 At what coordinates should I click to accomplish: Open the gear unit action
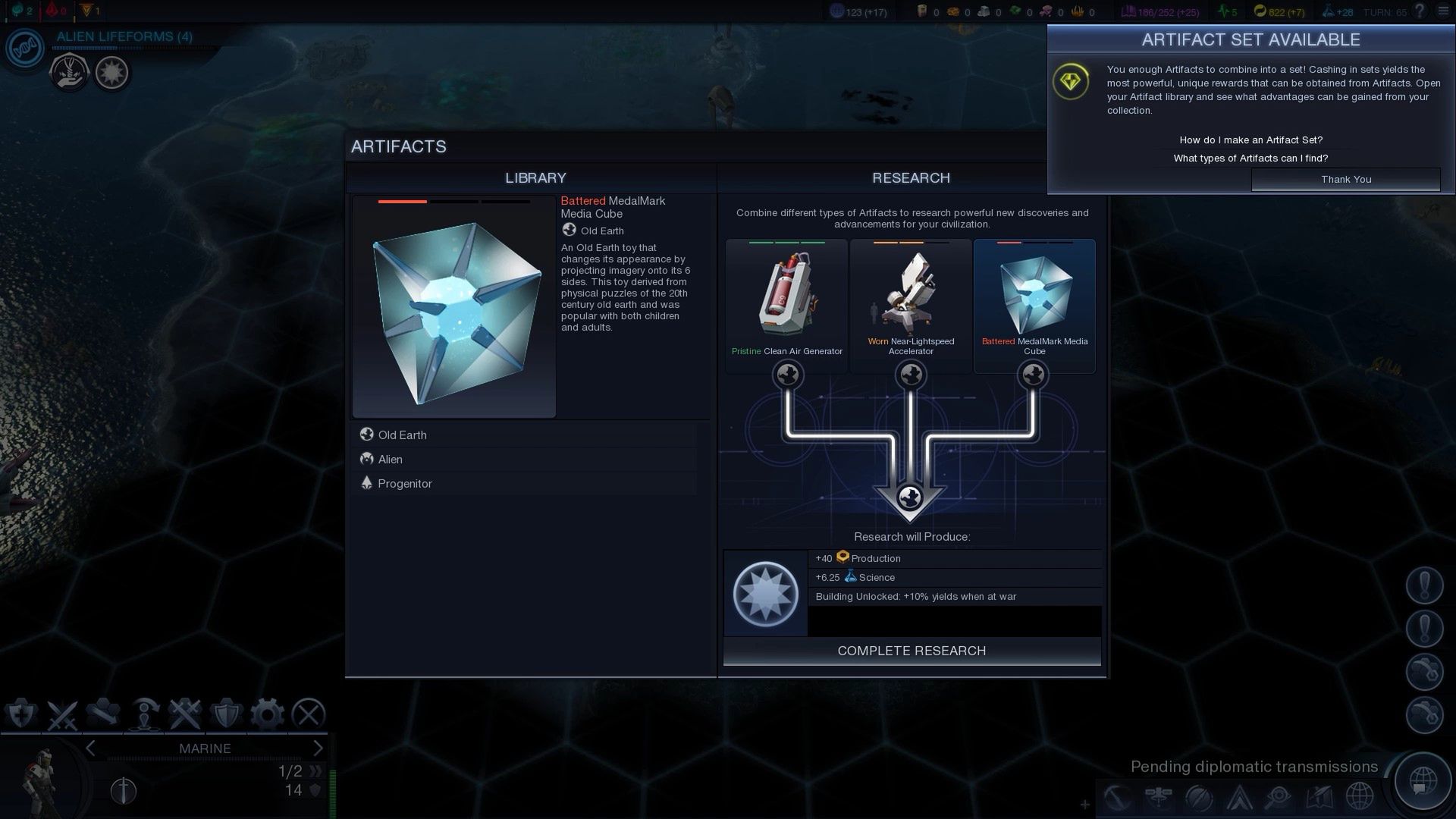(267, 714)
